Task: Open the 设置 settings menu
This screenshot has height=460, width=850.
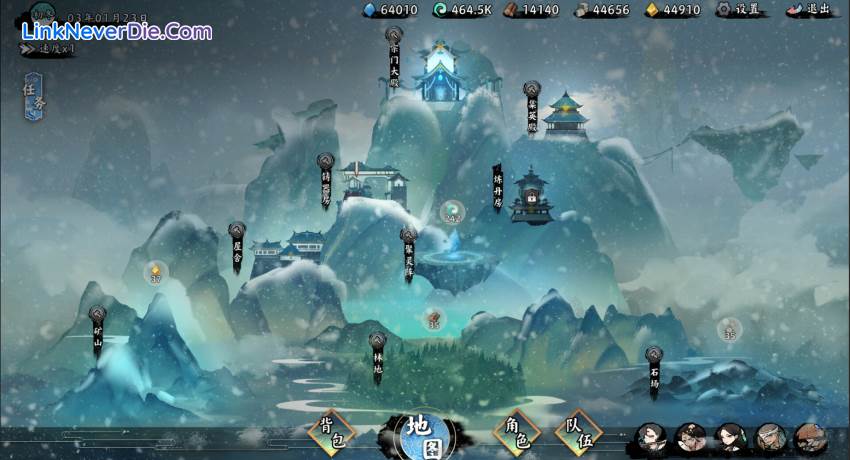Action: click(x=739, y=10)
